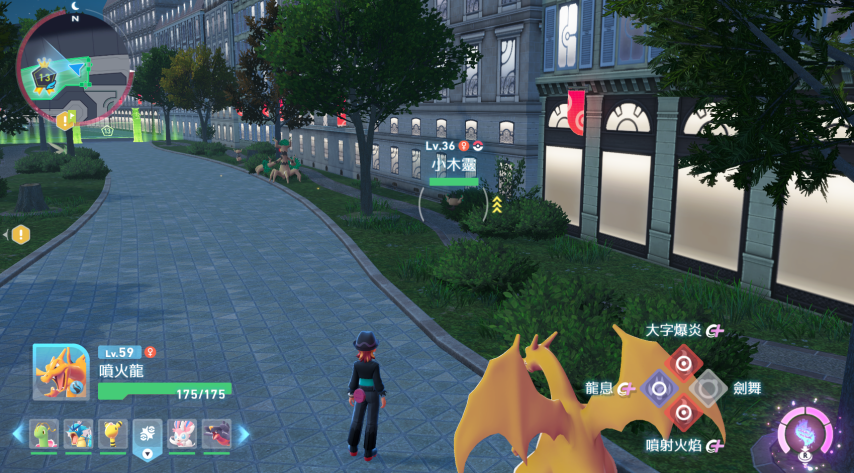This screenshot has width=854, height=473.
Task: Activate the pink Mega Evolution gauge
Action: tap(806, 431)
